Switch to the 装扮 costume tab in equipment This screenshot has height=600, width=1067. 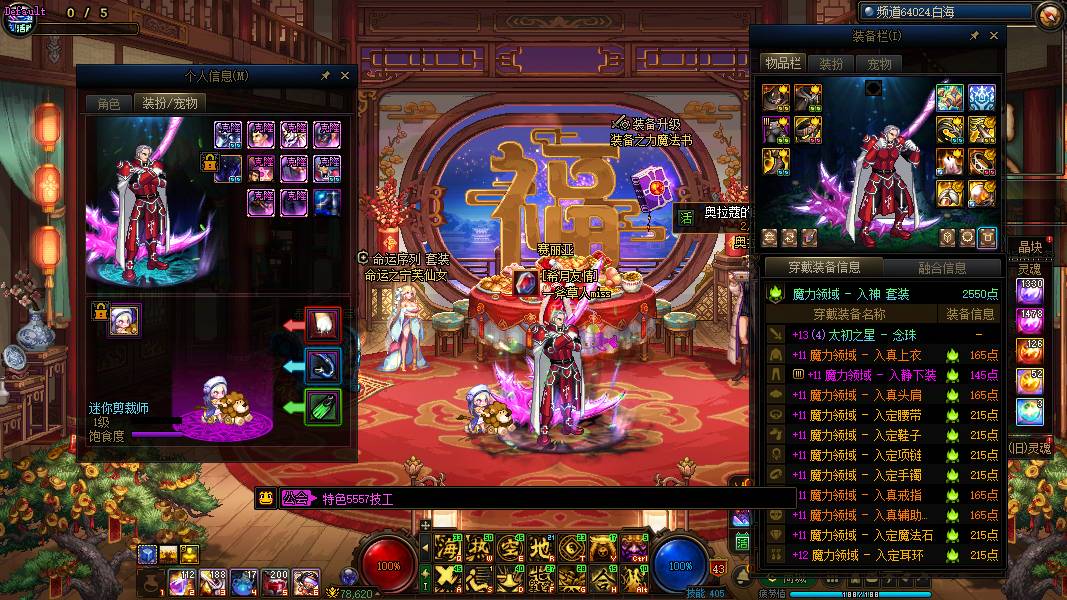(831, 64)
